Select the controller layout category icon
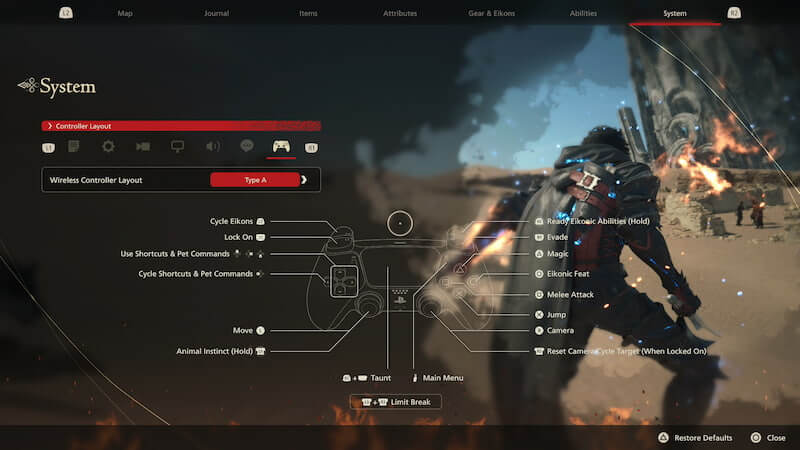 [281, 146]
